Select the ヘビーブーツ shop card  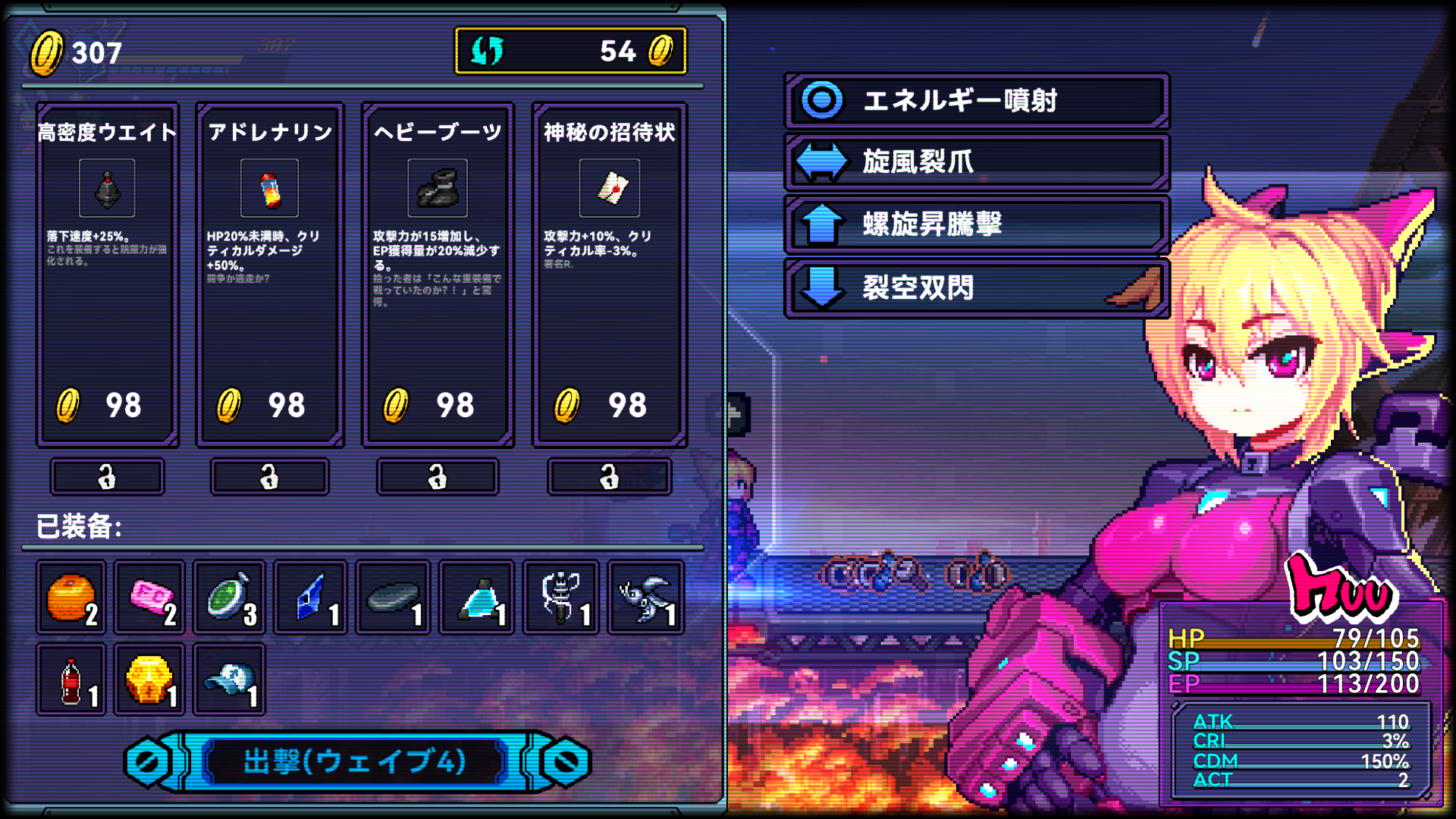coord(438,273)
